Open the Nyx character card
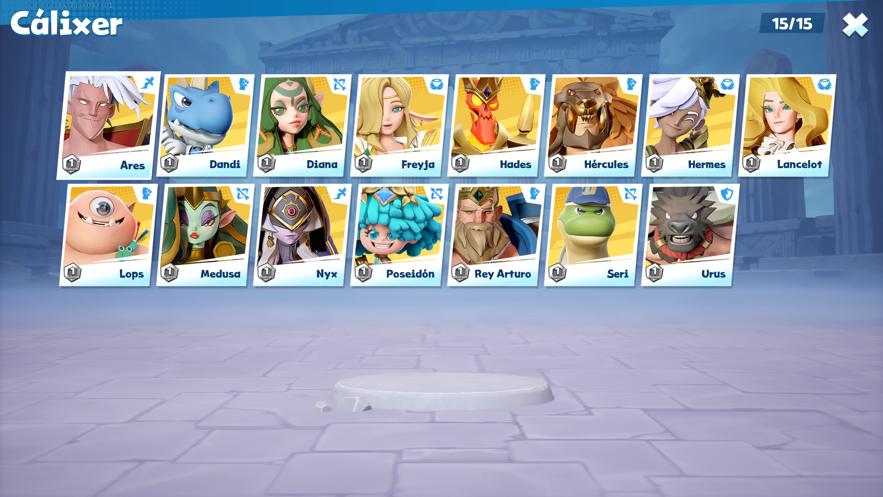 click(x=302, y=234)
